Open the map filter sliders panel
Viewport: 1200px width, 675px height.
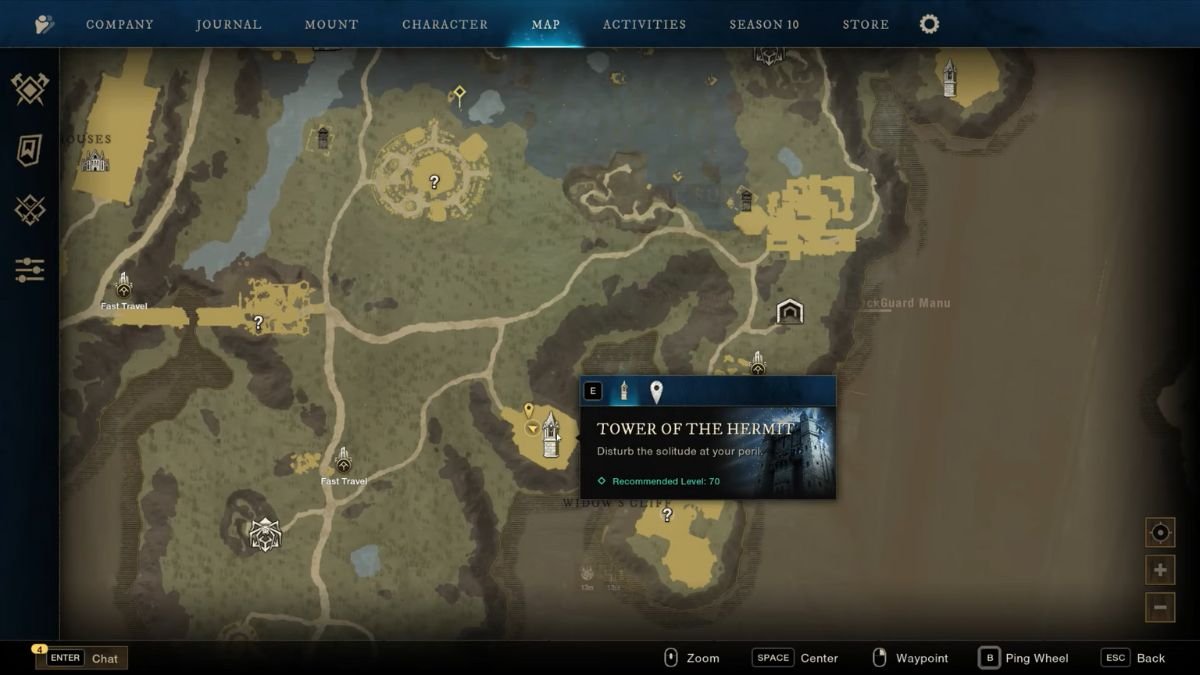pyautogui.click(x=30, y=269)
